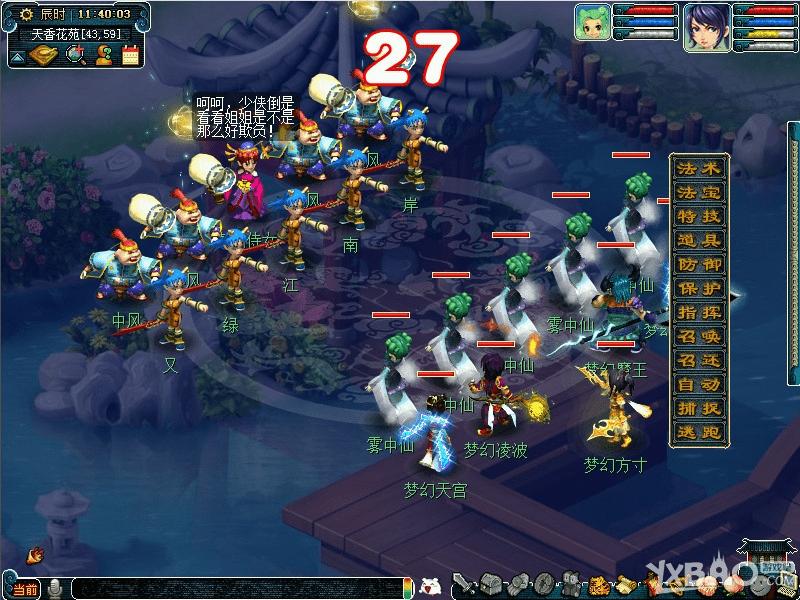Click the green-haired pet portrait
Image resolution: width=800 pixels, height=600 pixels.
click(x=592, y=23)
